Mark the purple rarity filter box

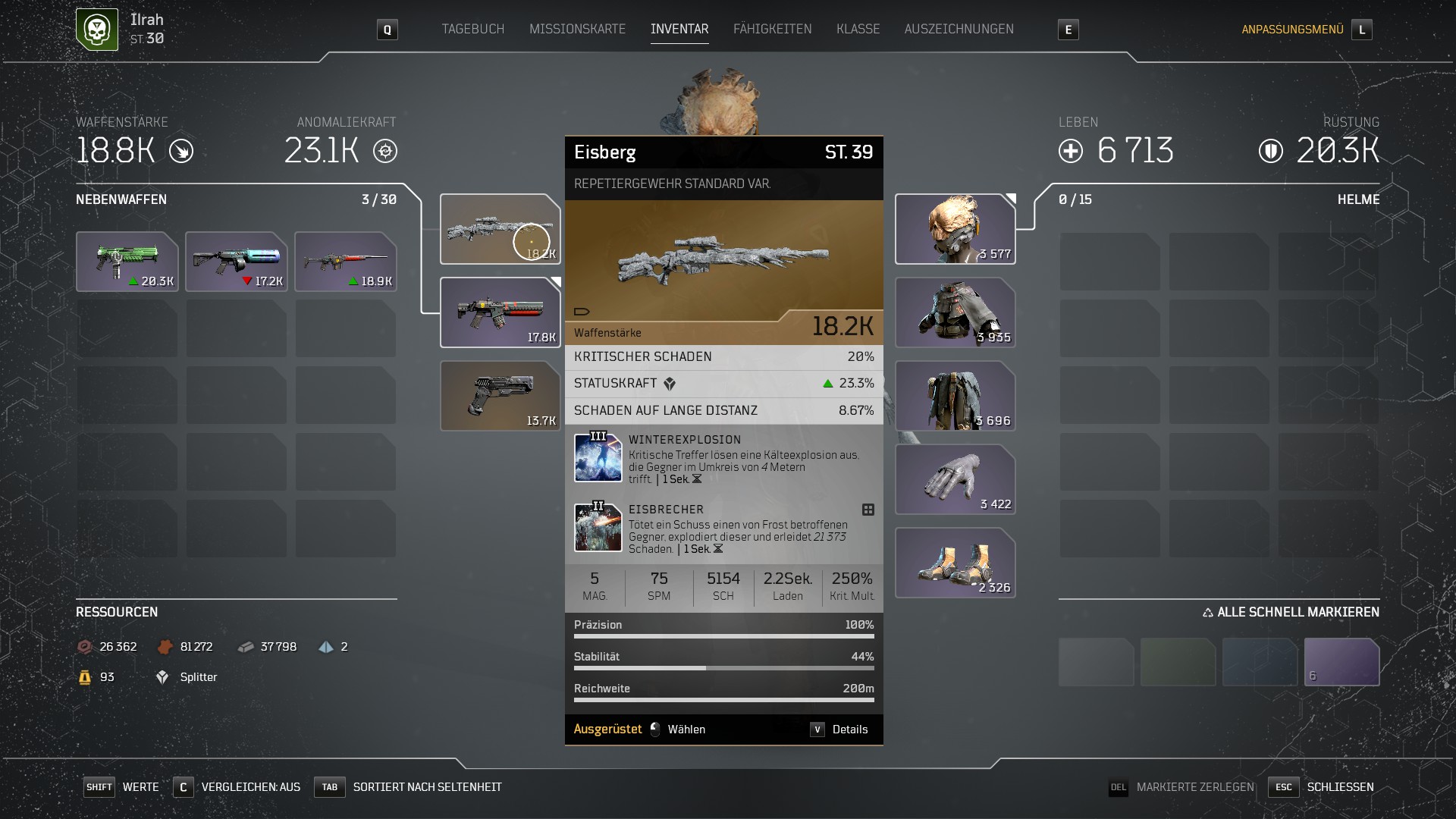pyautogui.click(x=1341, y=662)
